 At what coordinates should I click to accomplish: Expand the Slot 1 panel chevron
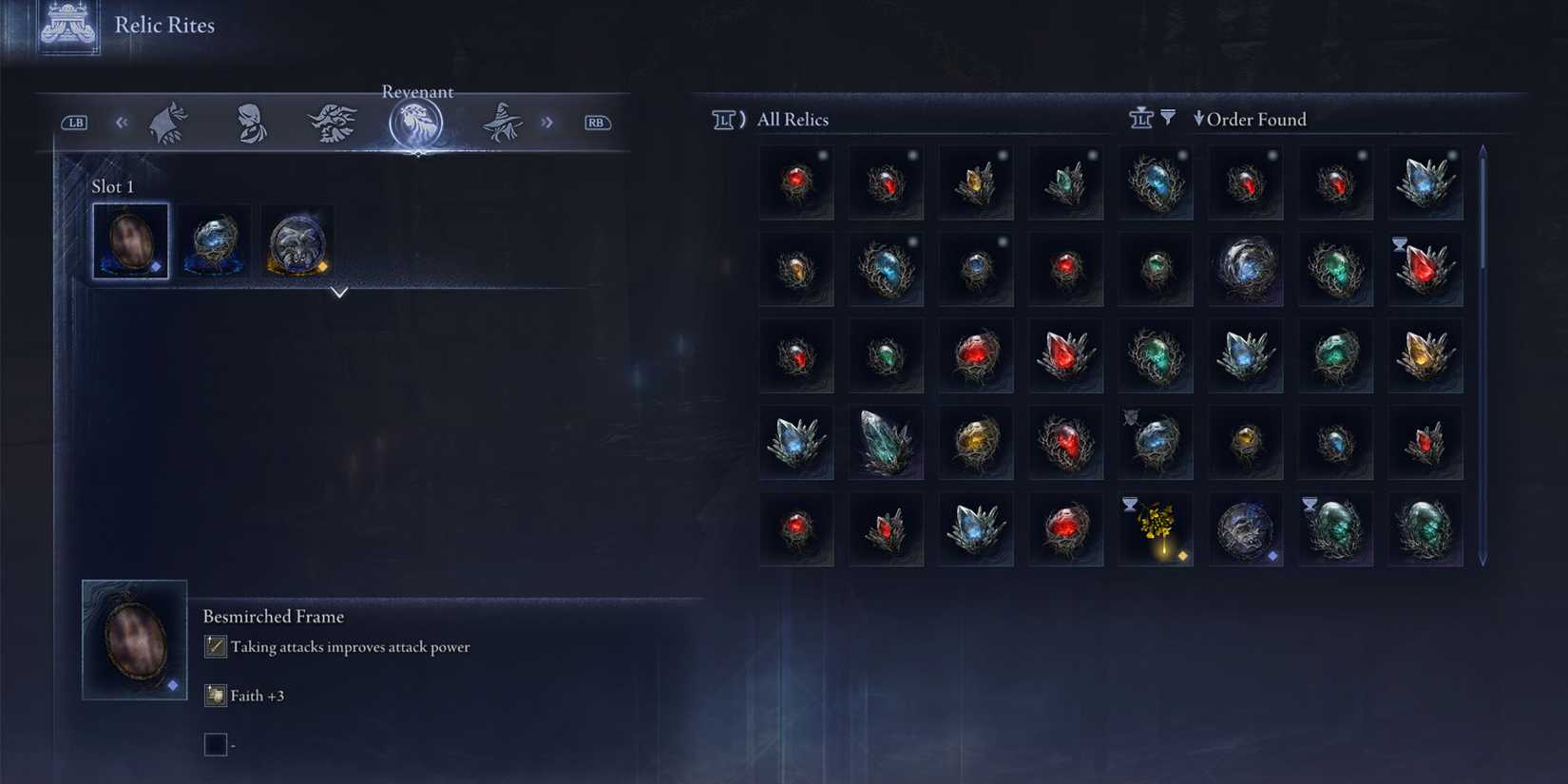point(339,294)
